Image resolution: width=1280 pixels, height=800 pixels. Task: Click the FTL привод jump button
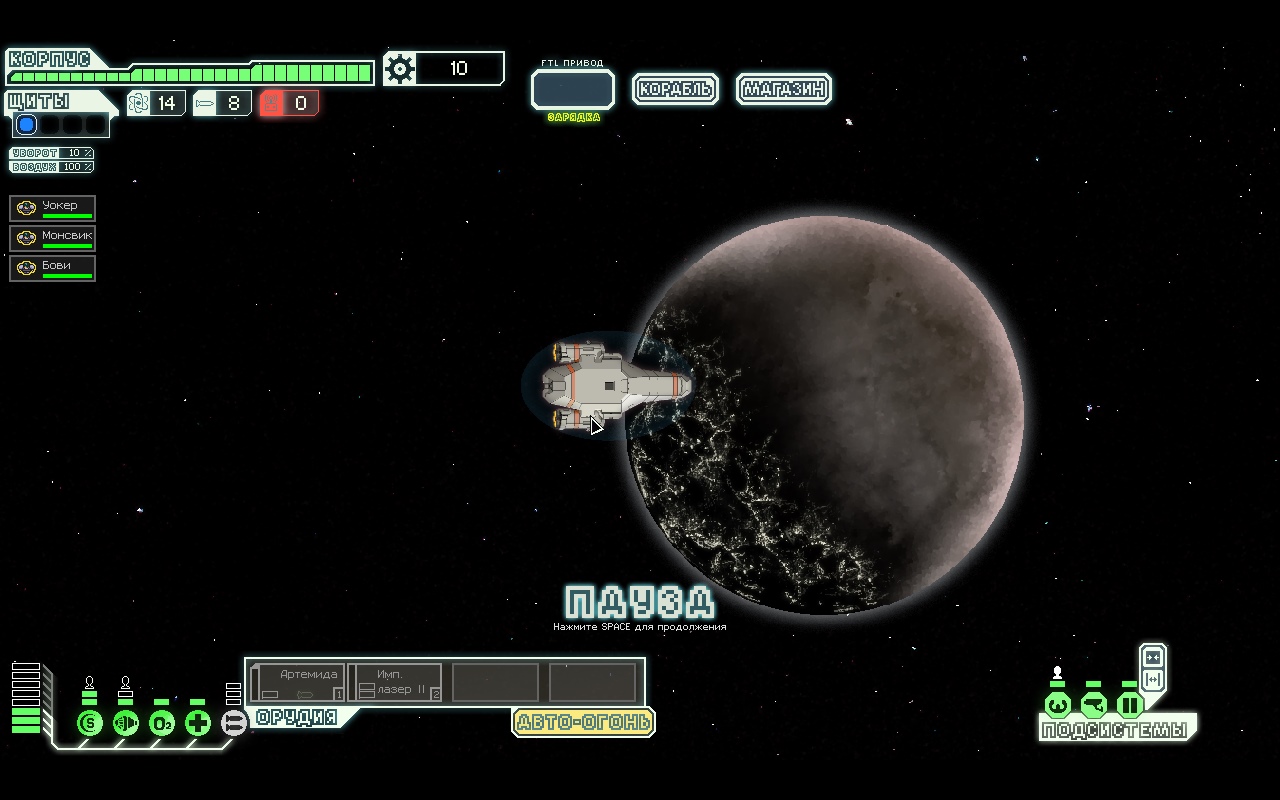point(572,90)
